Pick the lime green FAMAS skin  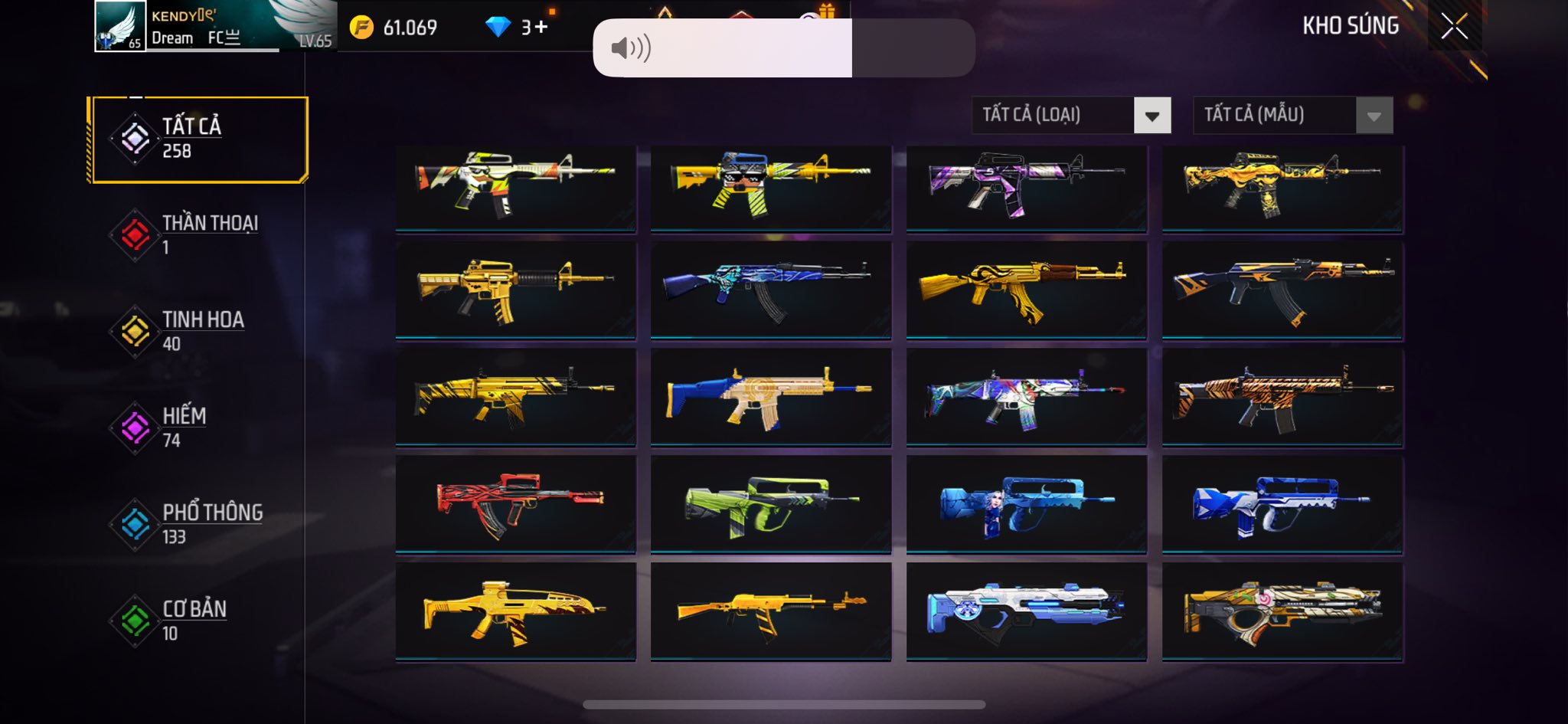pyautogui.click(x=770, y=504)
